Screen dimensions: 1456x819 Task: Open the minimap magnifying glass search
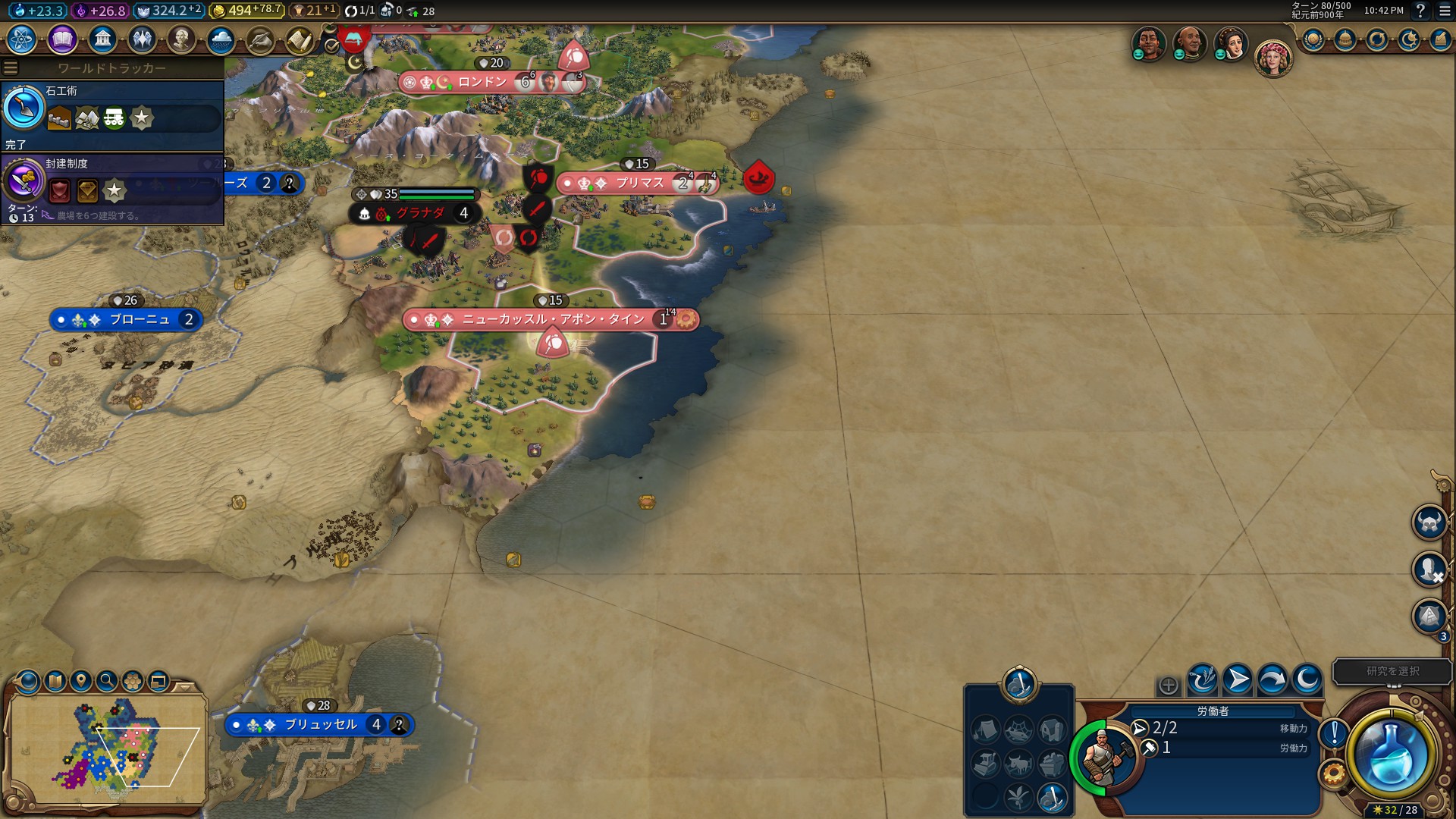[x=107, y=681]
